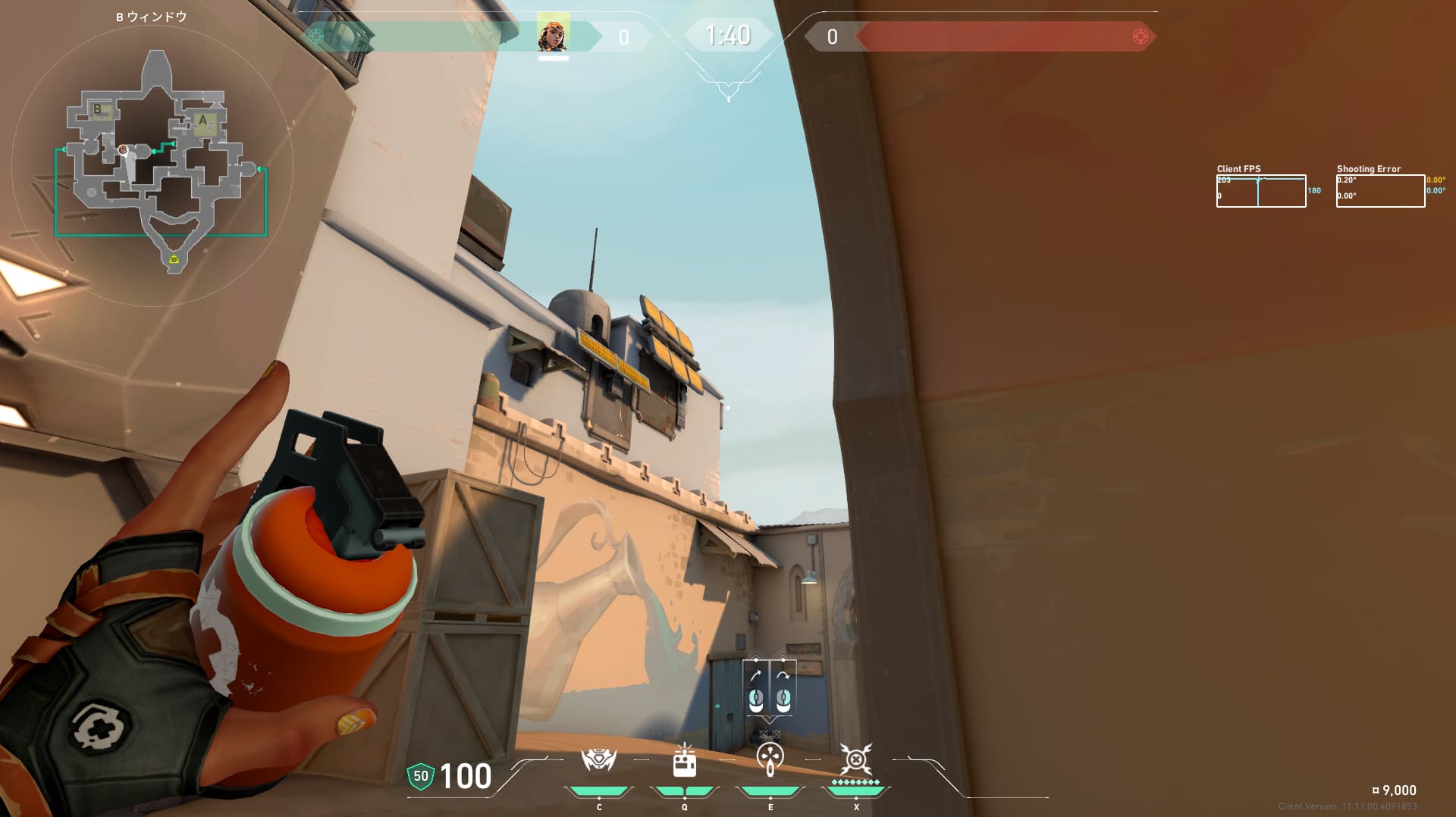This screenshot has height=817, width=1456.
Task: Trigger the Showstopper ultimate icon
Action: (x=855, y=759)
